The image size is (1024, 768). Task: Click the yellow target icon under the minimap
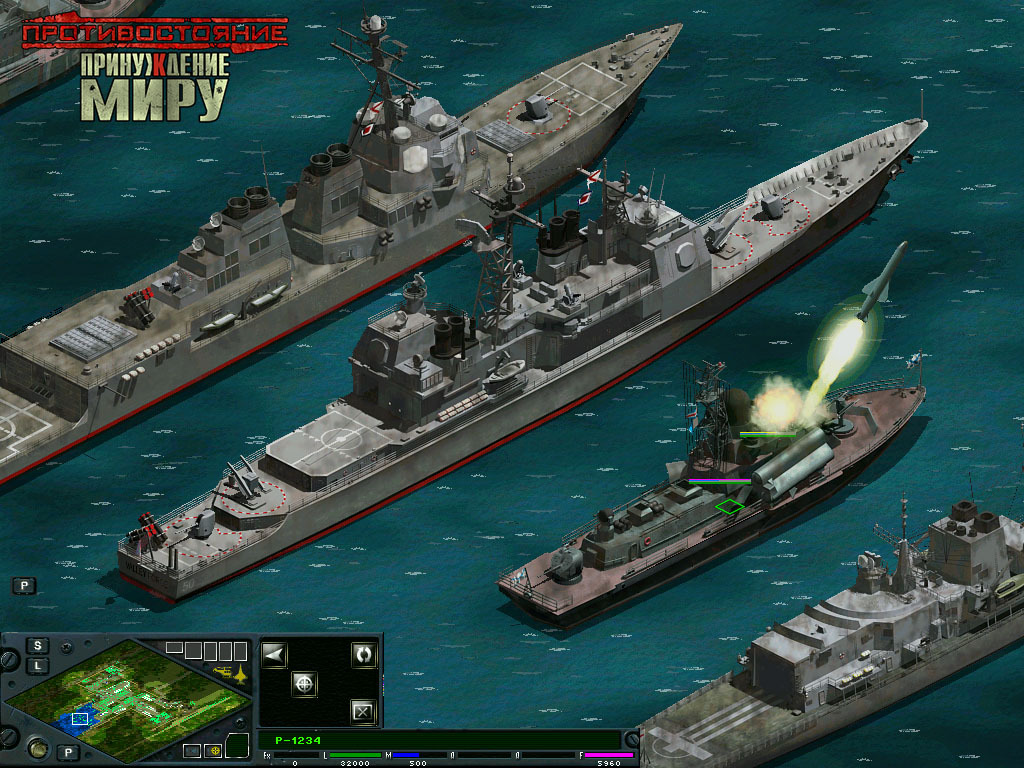click(213, 750)
